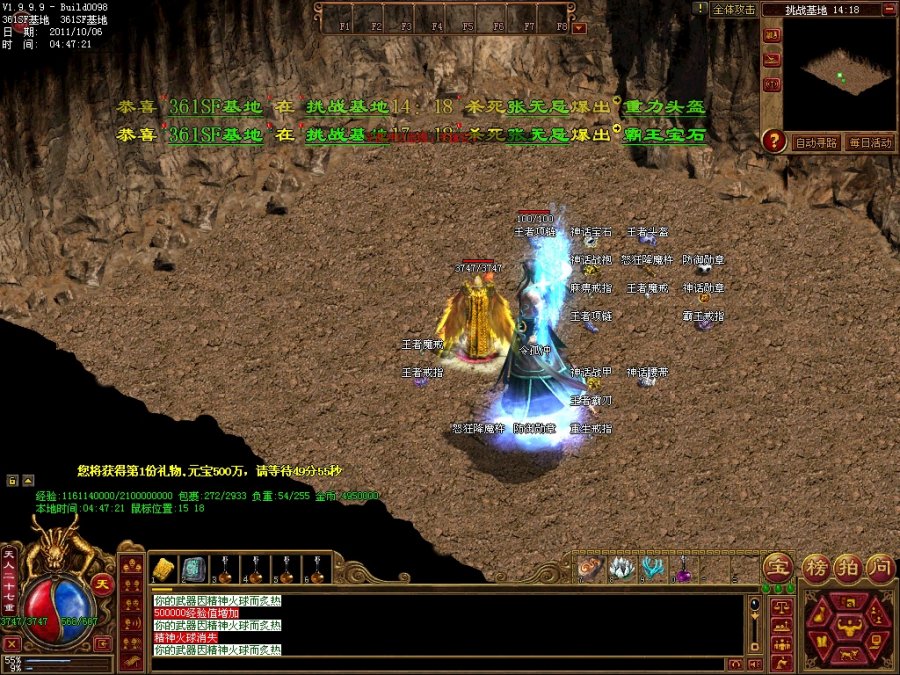
Task: Open the 每日活动 daily events button
Action: [x=868, y=143]
